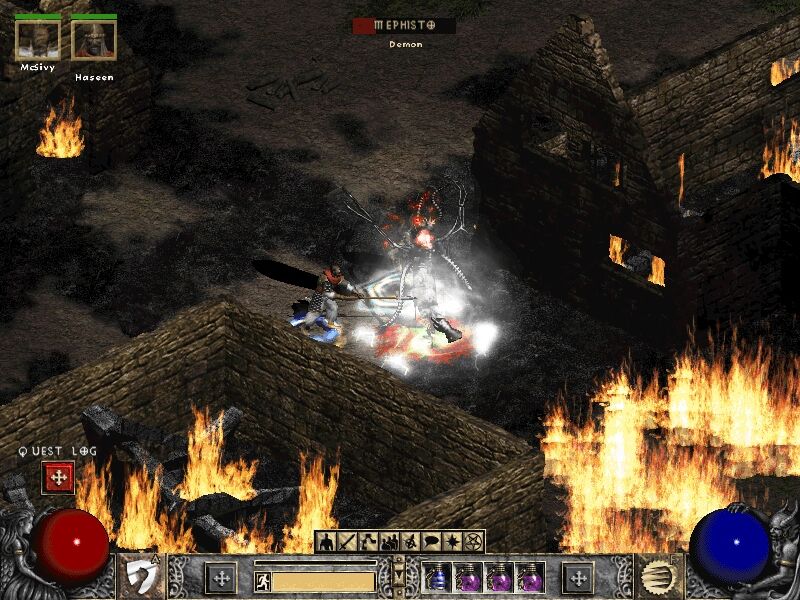Screen dimensions: 800x600
Task: Open the message log speech bubble icon
Action: pos(431,542)
